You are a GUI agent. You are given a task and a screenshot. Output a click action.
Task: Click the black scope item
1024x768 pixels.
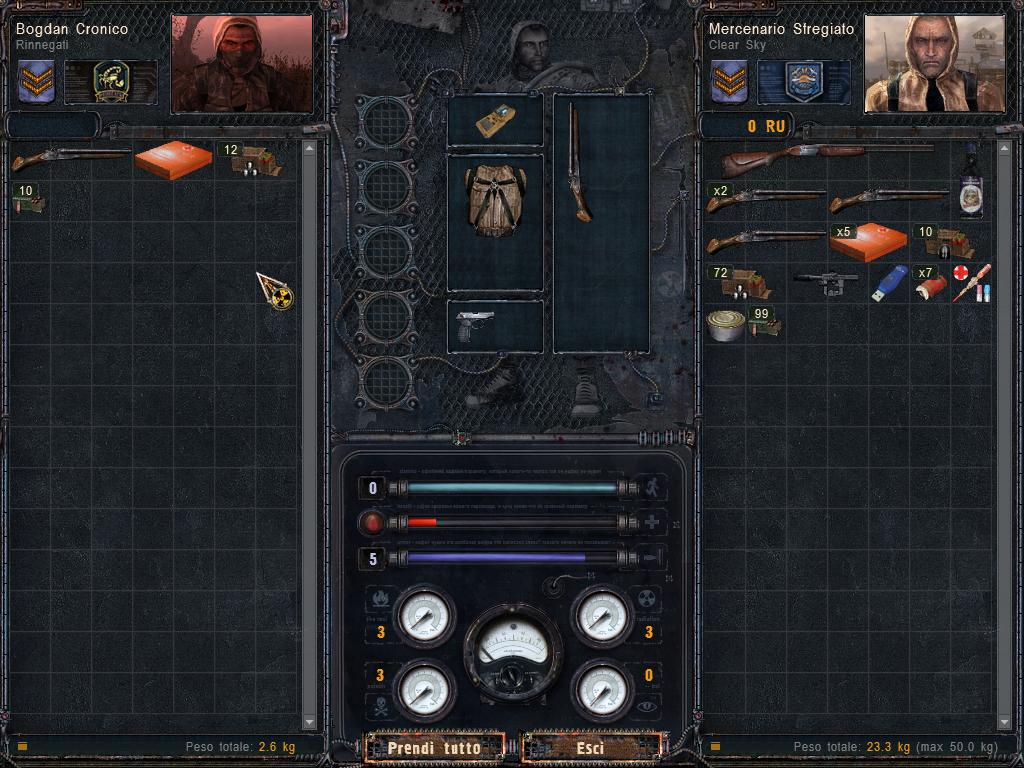[x=825, y=283]
